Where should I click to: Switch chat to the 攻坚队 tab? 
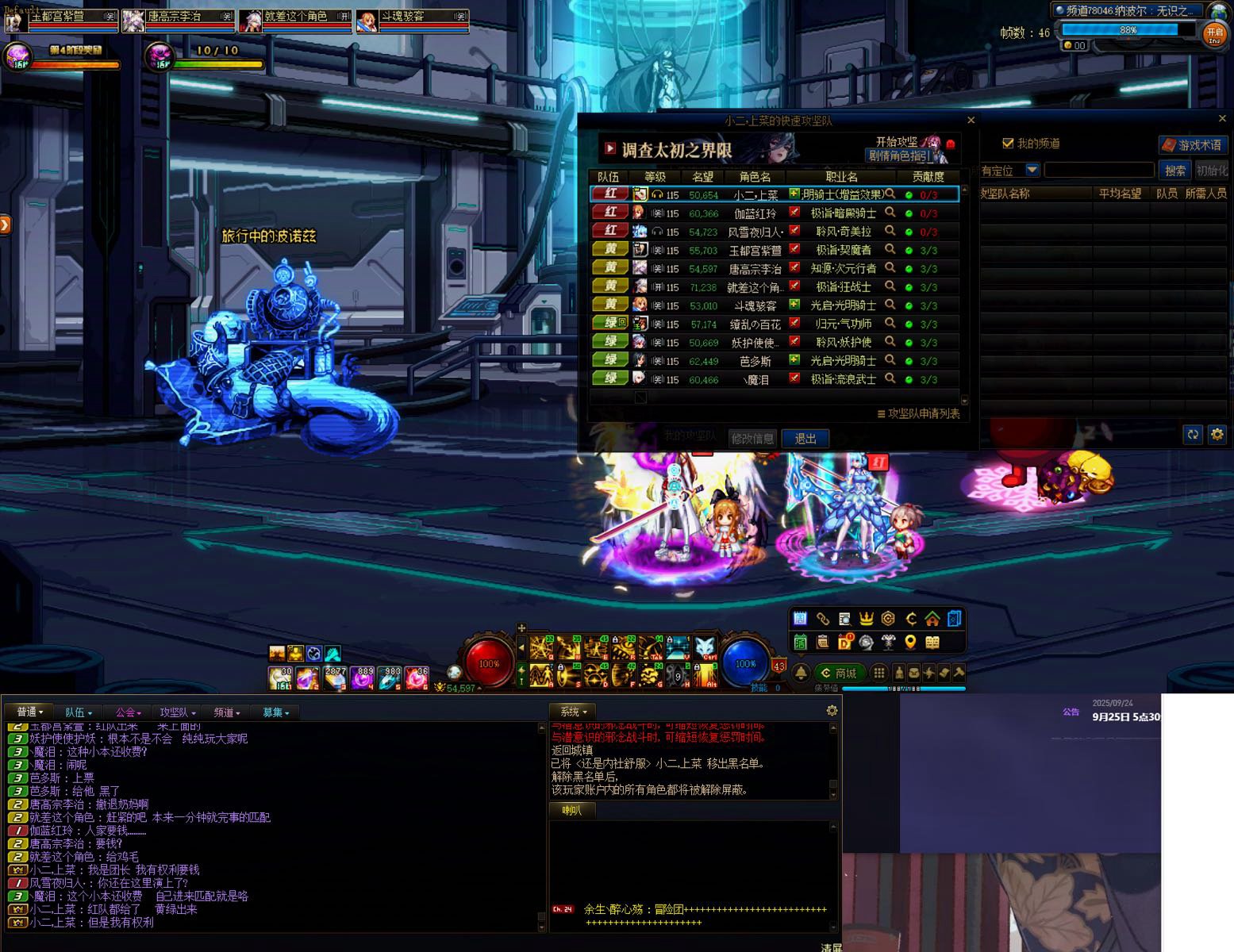pos(177,712)
